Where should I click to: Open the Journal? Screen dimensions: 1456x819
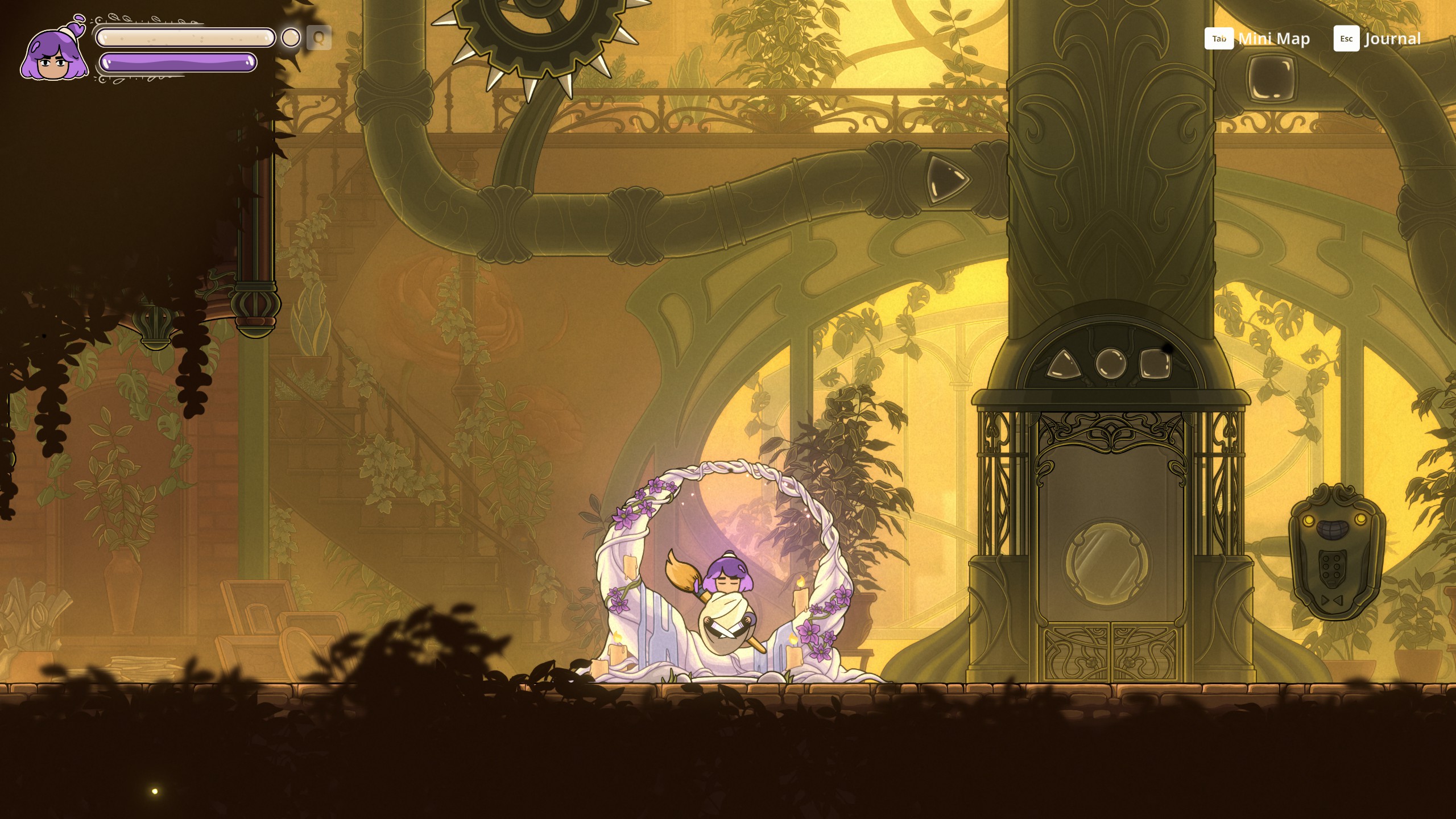point(1377,39)
